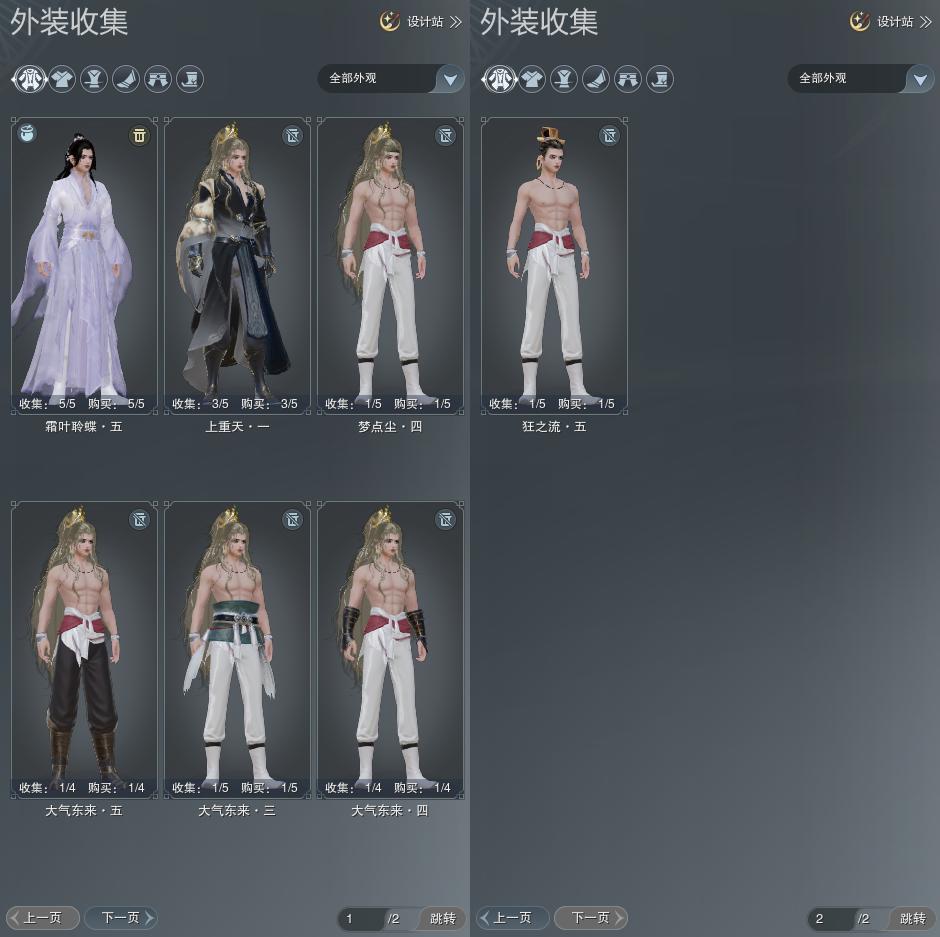Click the corner icon on 狂之流·五 card

(x=609, y=135)
